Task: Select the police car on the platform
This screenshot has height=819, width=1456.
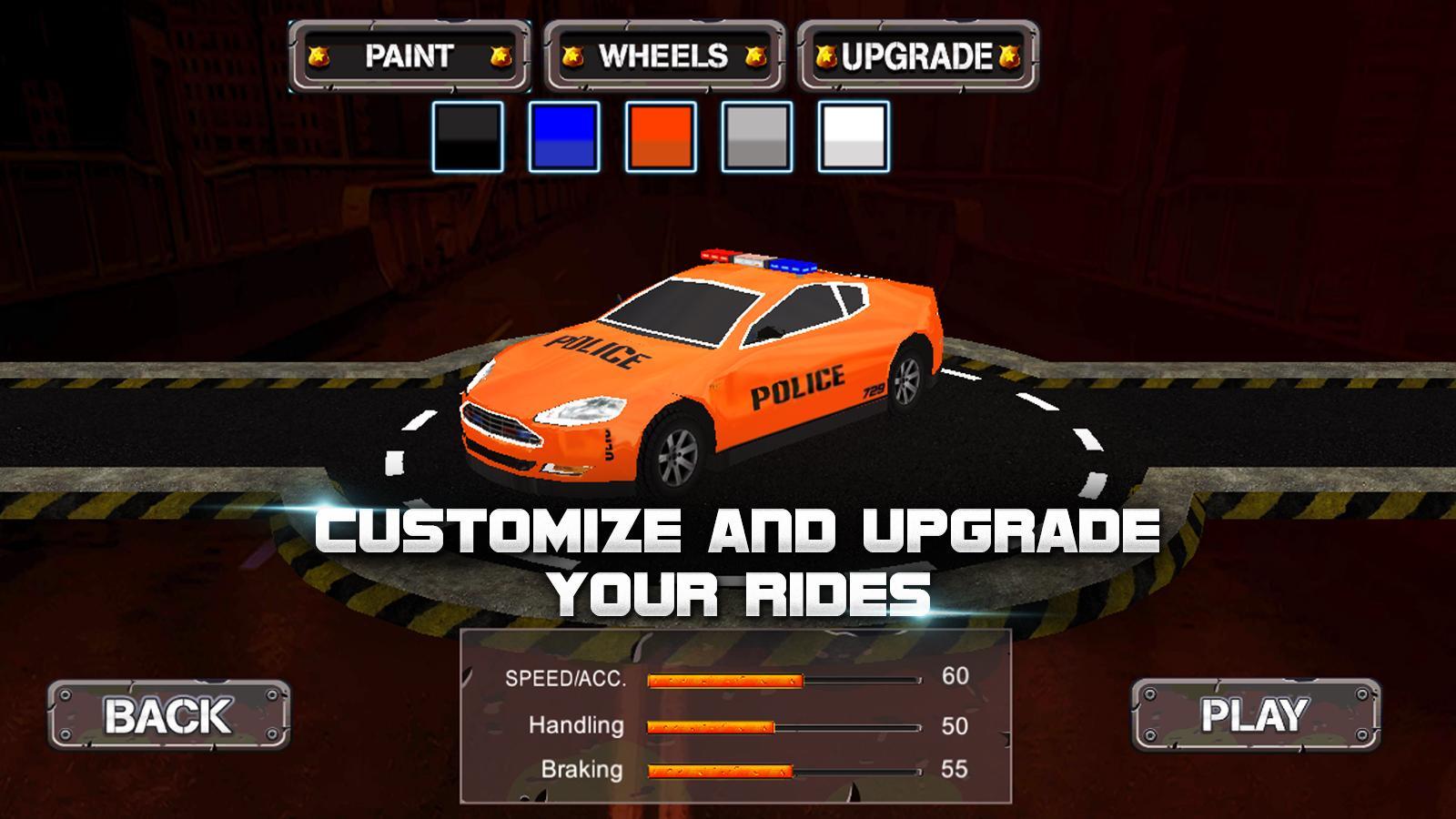Action: tap(701, 382)
